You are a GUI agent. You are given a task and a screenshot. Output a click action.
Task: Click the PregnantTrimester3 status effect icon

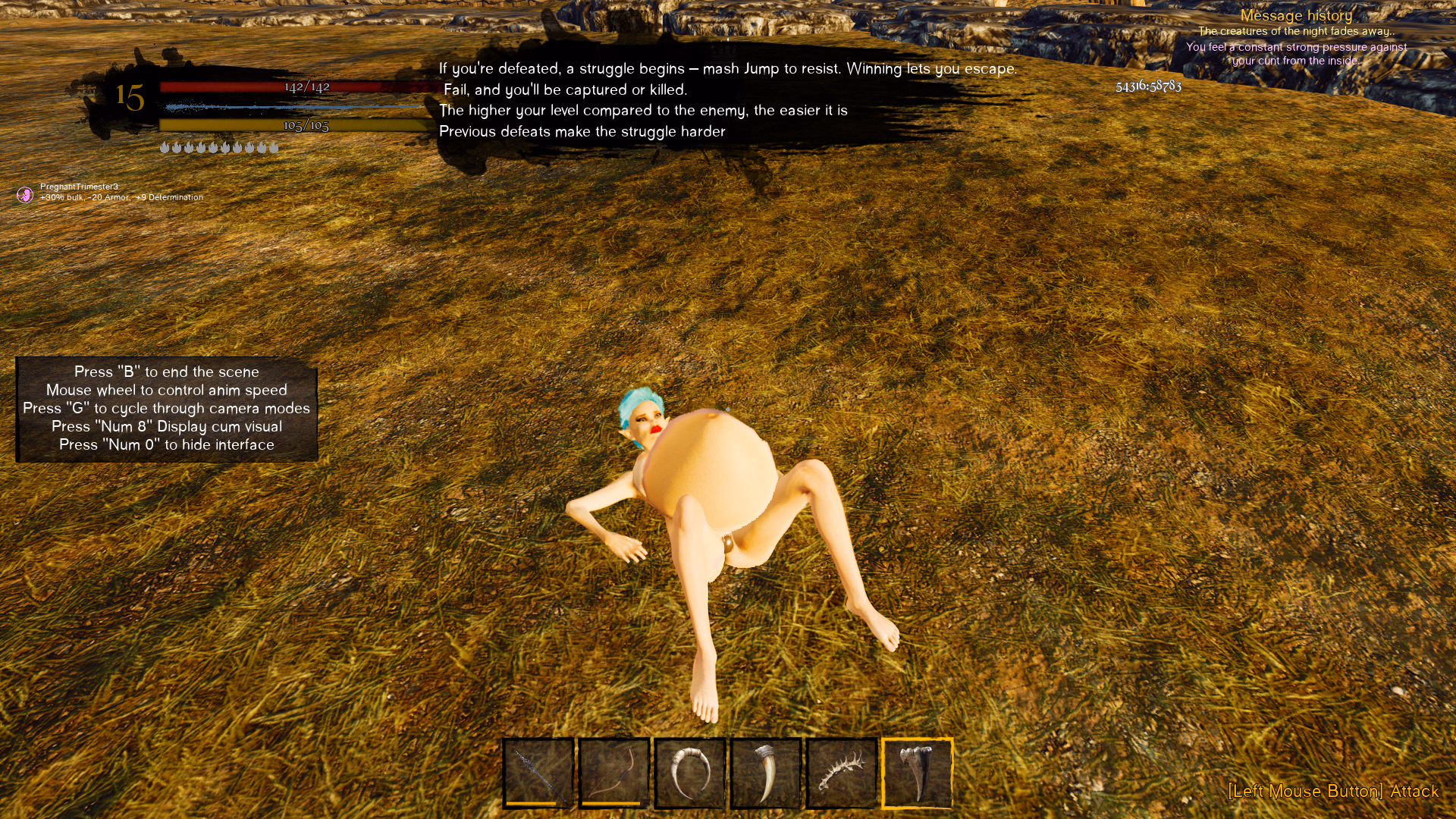tap(25, 195)
